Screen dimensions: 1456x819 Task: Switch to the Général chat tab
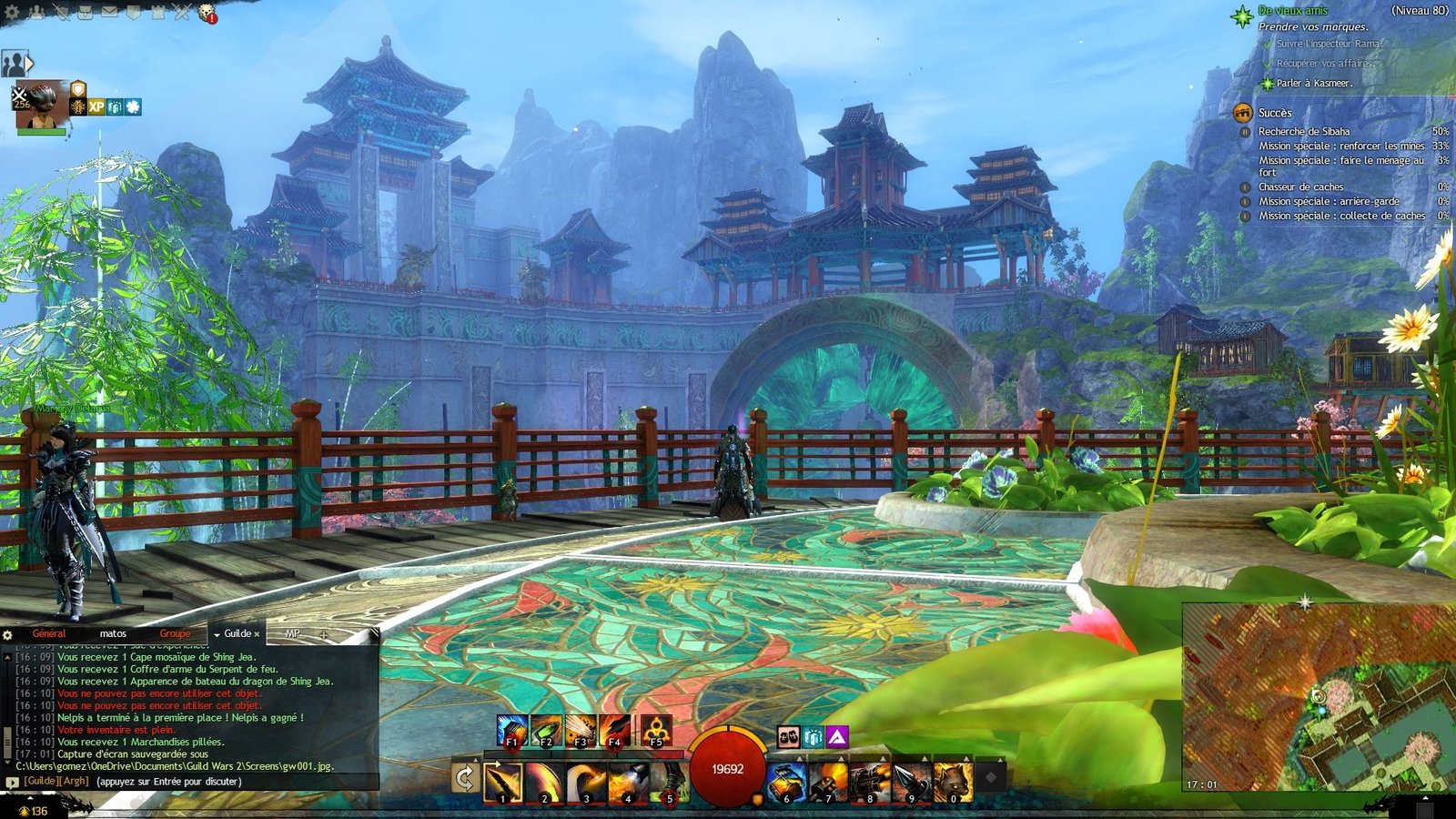49,633
